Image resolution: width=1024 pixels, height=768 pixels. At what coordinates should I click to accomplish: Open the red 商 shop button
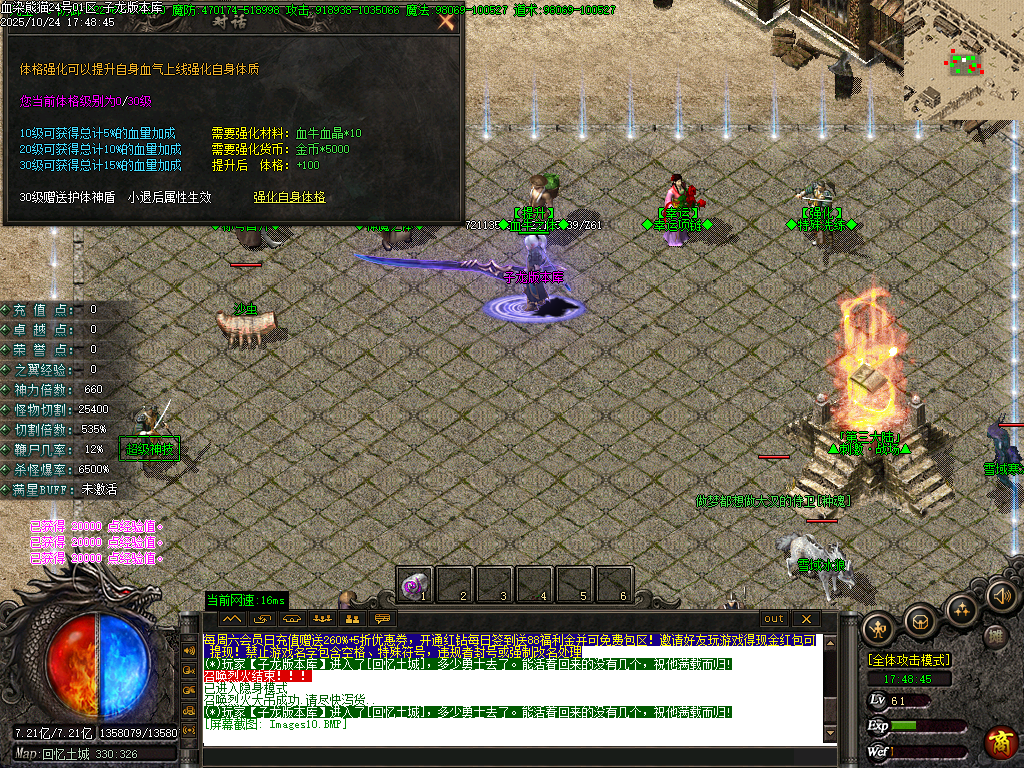1001,741
